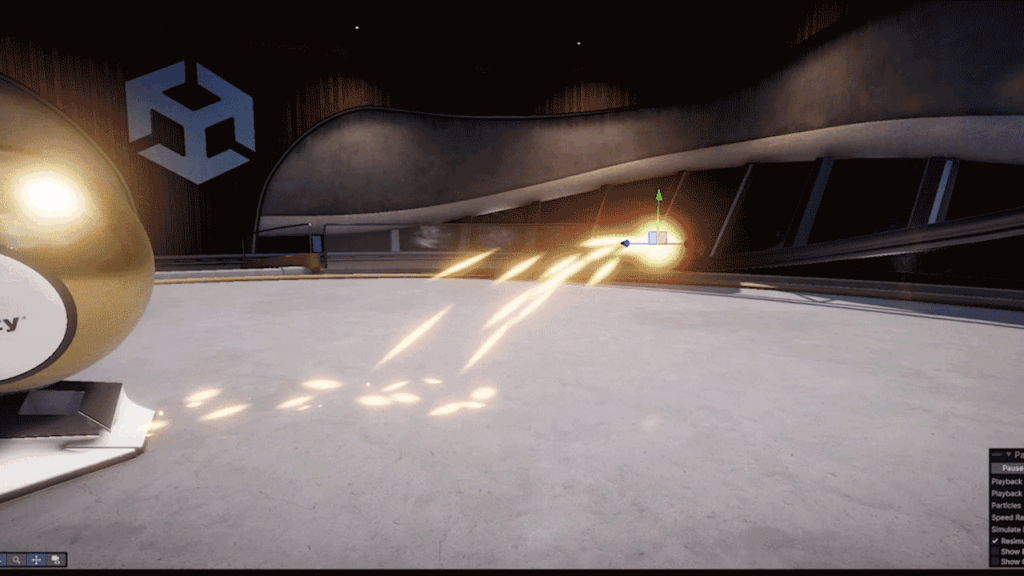The width and height of the screenshot is (1024, 576).
Task: Activate the four-arrow move tool
Action: point(36,560)
